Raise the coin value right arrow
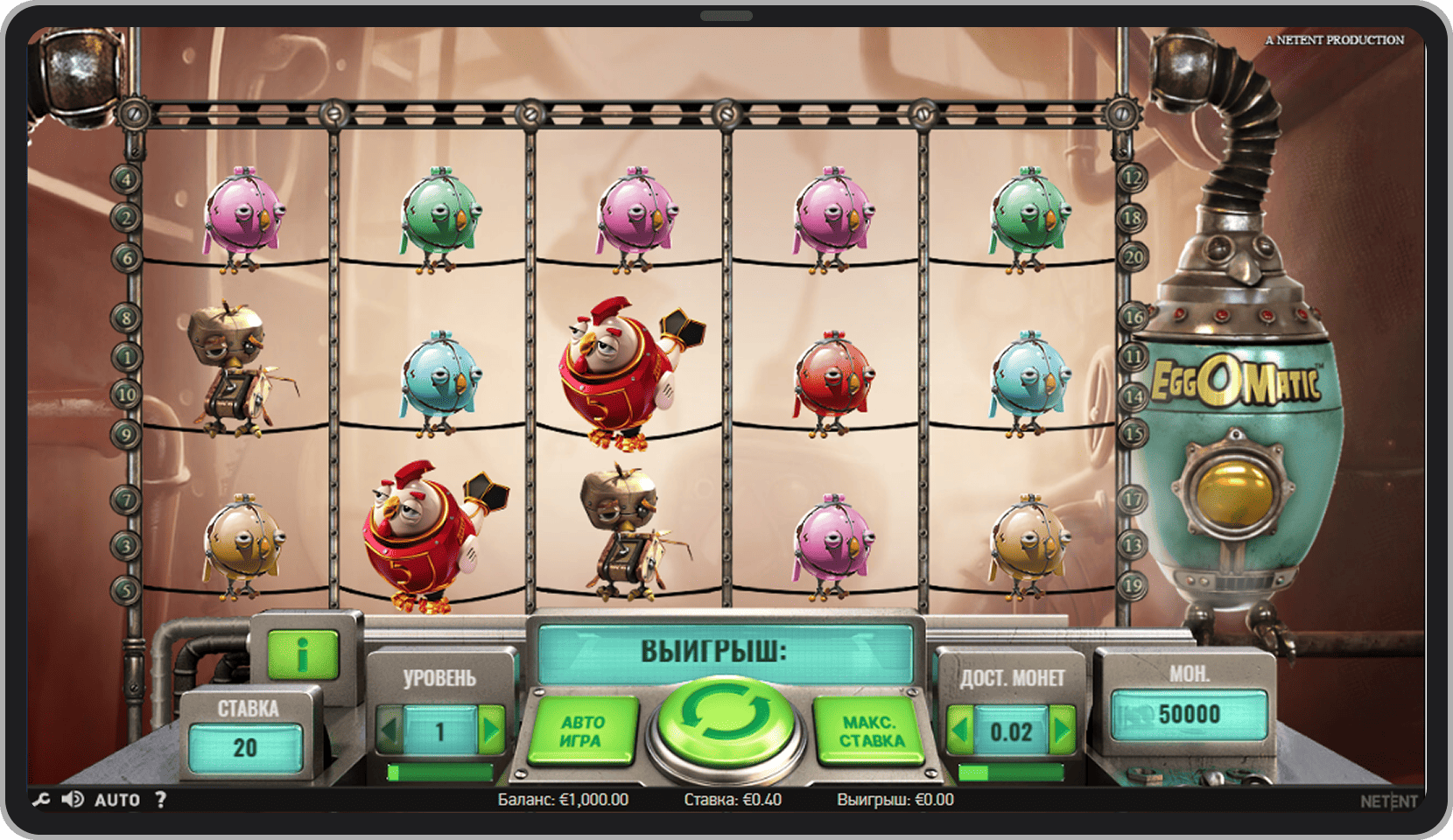This screenshot has height=840, width=1453. (1063, 731)
